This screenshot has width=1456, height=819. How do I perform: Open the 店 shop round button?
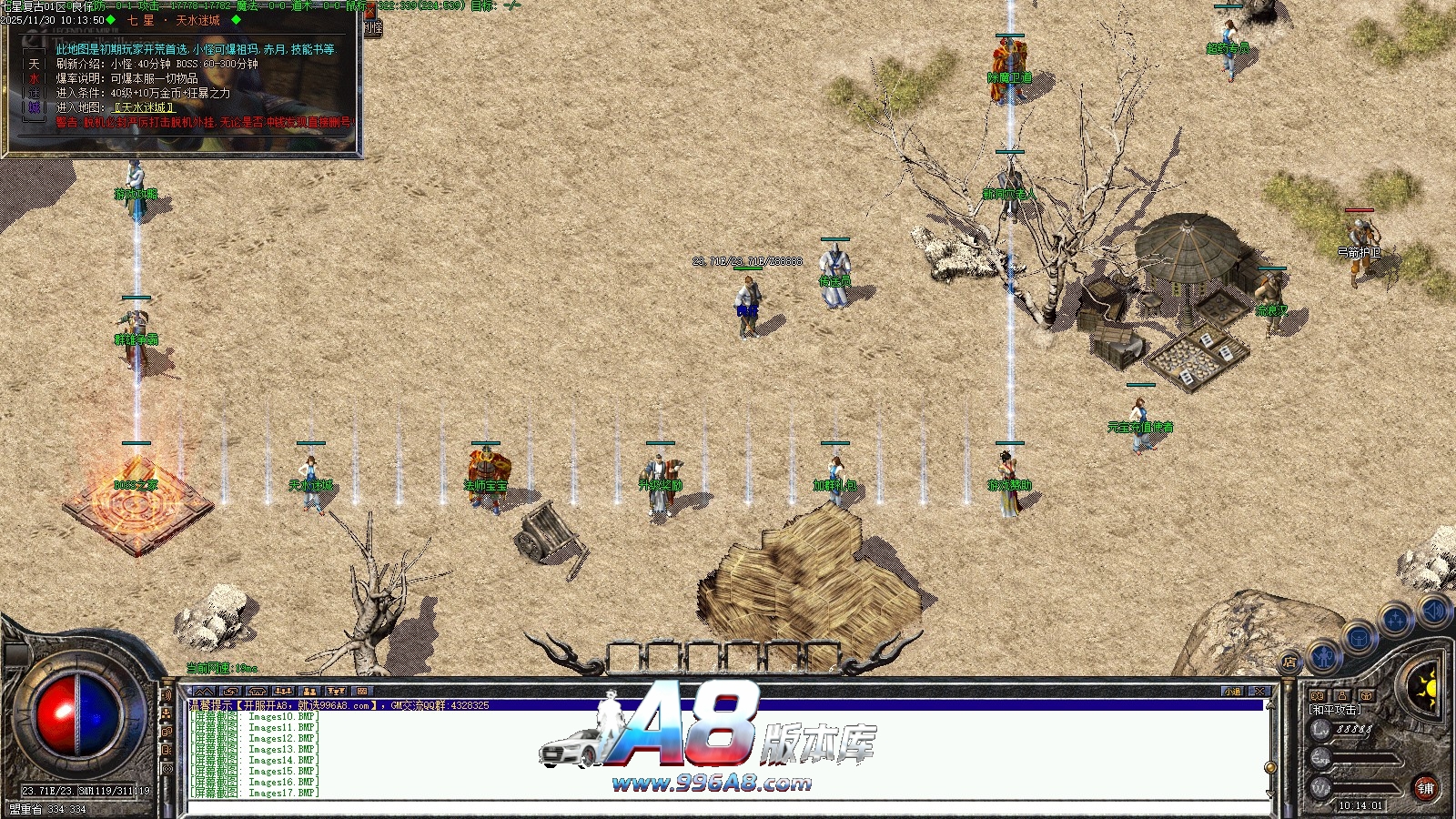1289,662
